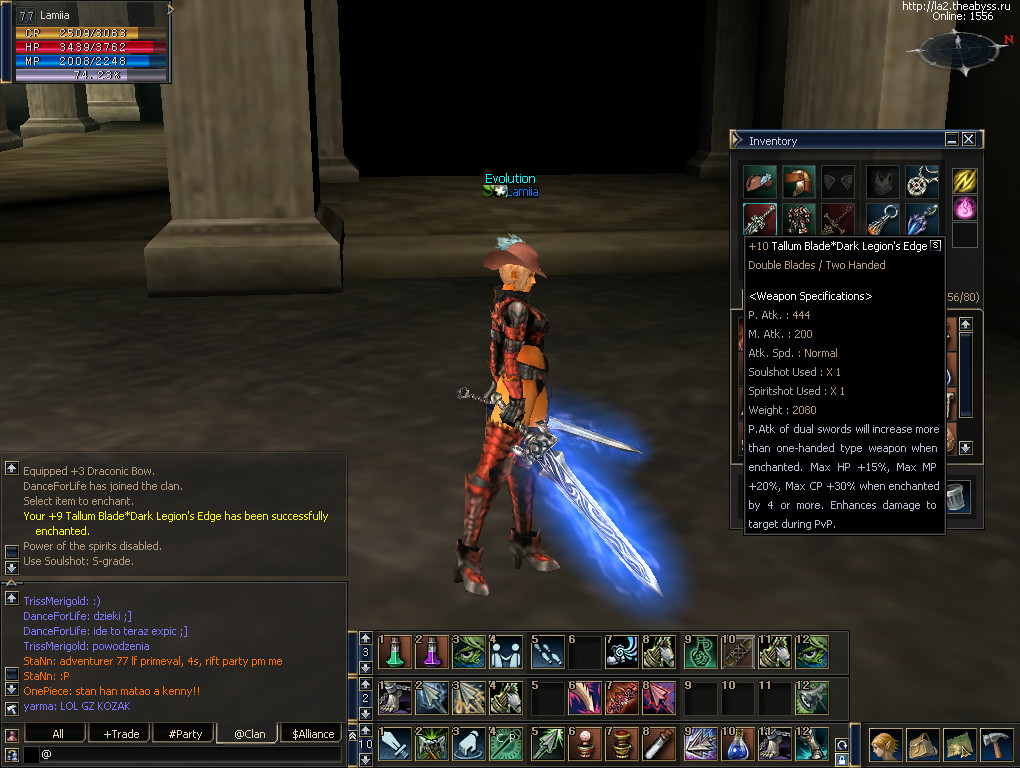
Task: Select the $Alliance chat tab
Action: click(313, 733)
